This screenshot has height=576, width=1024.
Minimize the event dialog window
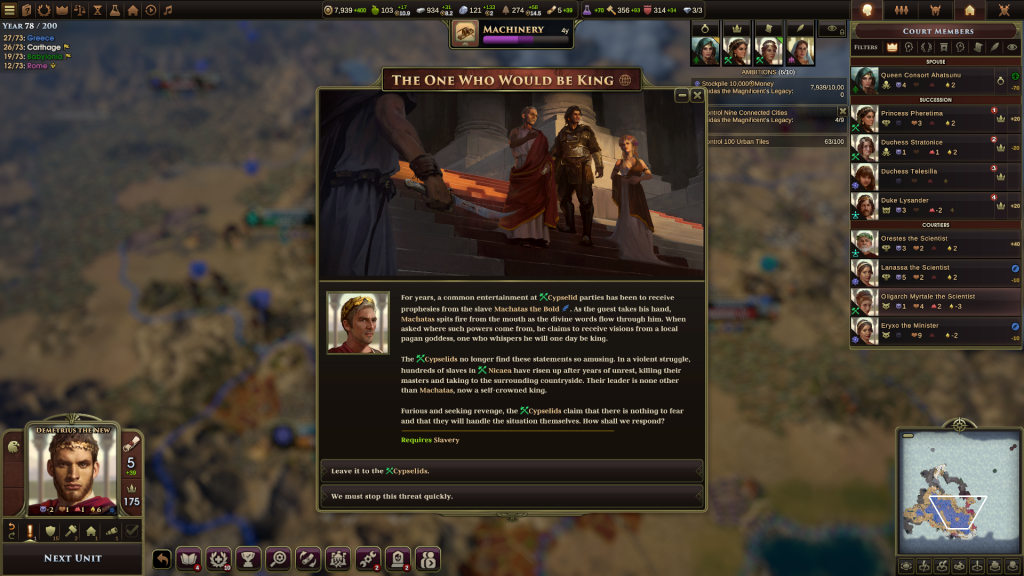(682, 95)
